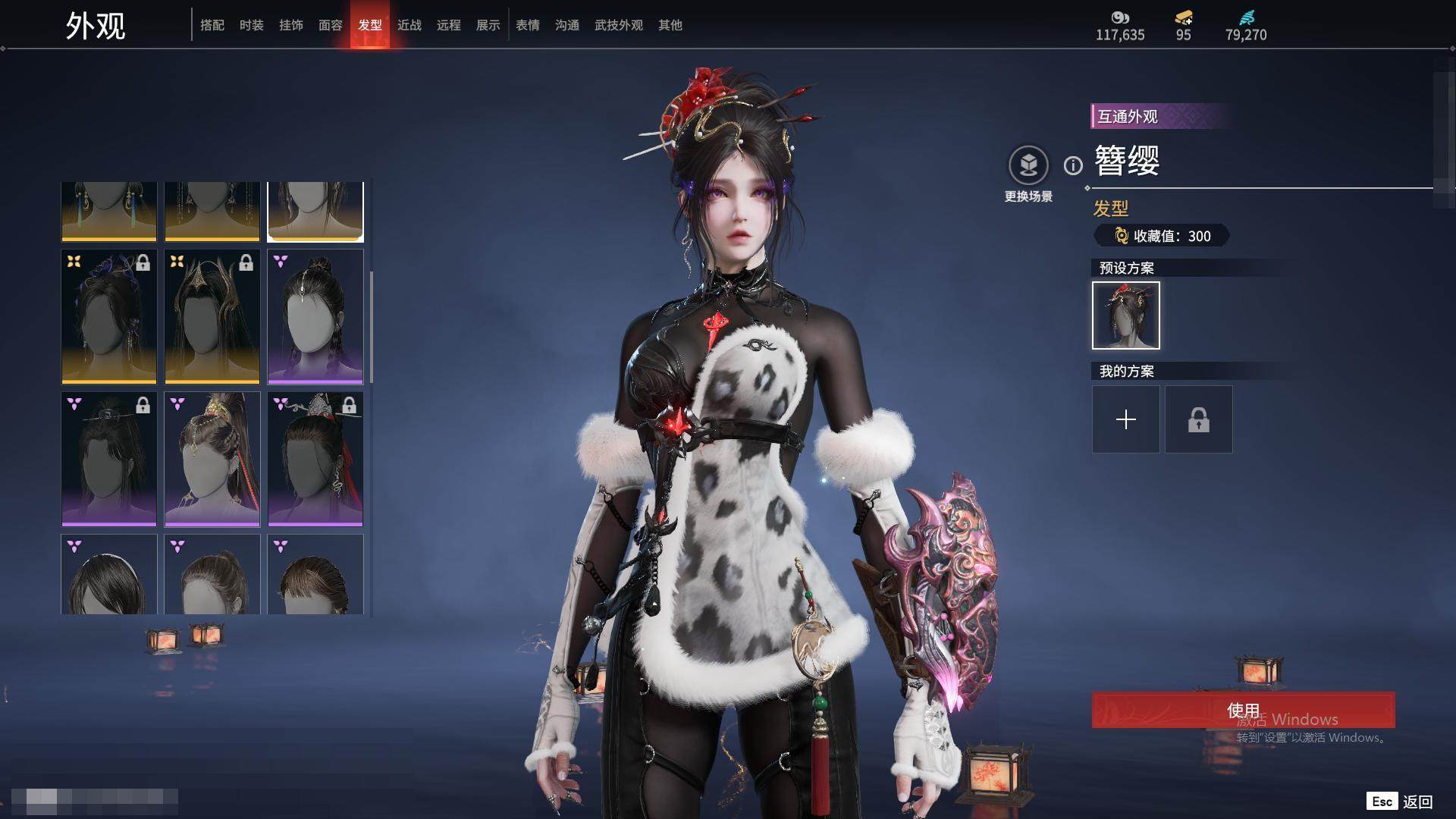Click the locked 我的方案 slot
This screenshot has height=819, width=1456.
1199,419
